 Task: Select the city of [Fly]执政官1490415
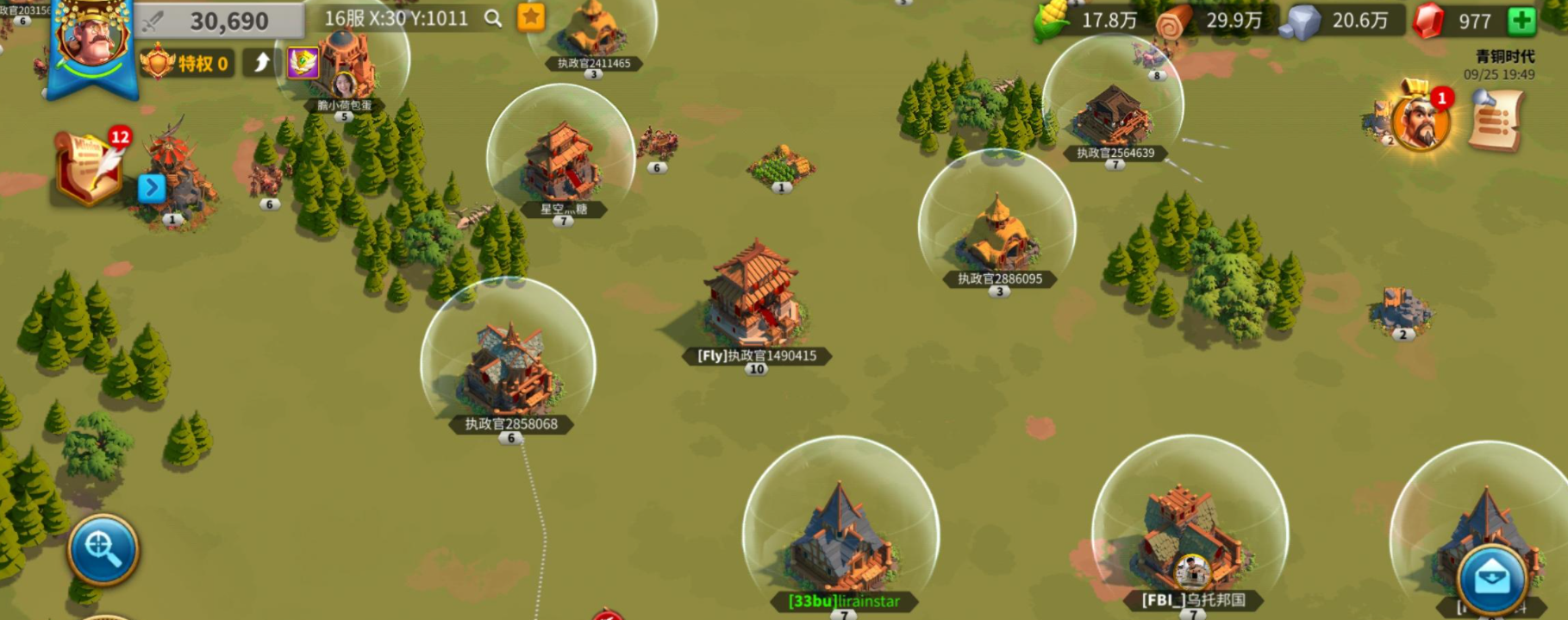point(755,297)
